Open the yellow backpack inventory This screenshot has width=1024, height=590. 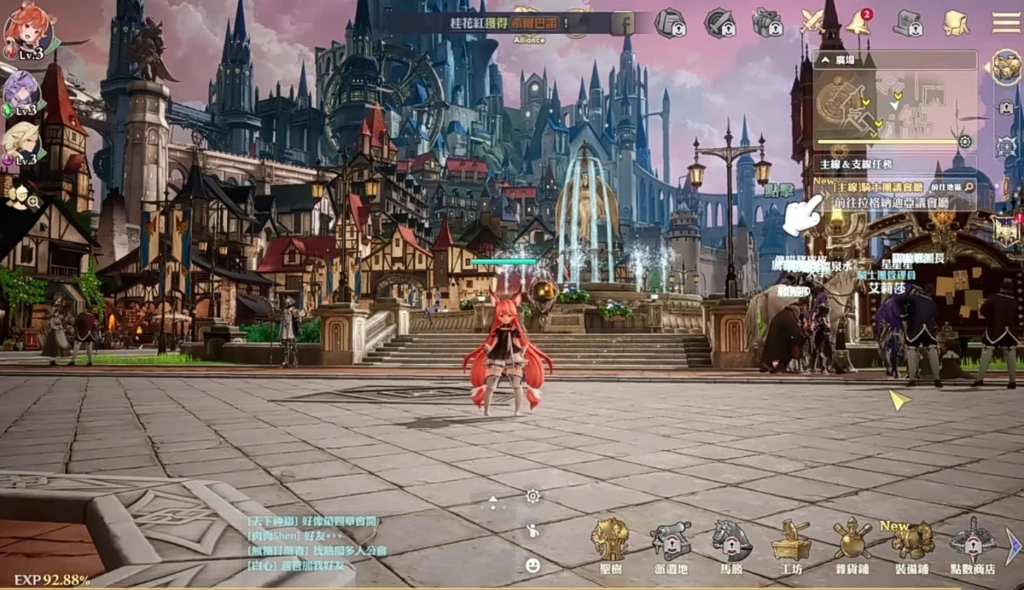tap(956, 22)
